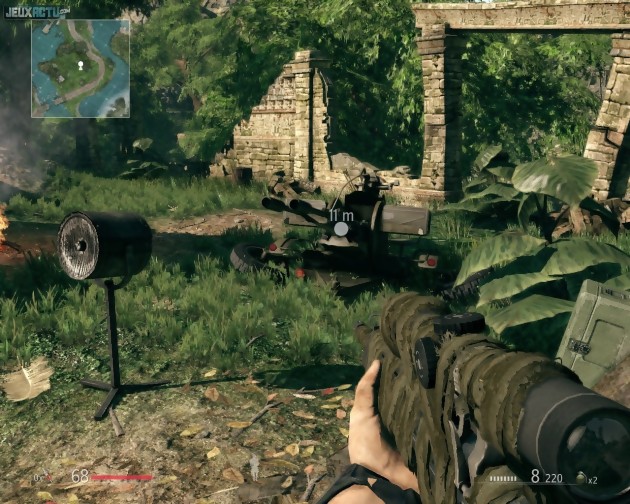This screenshot has height=504, width=630.
Task: Open the island minimap
Action: [80, 68]
